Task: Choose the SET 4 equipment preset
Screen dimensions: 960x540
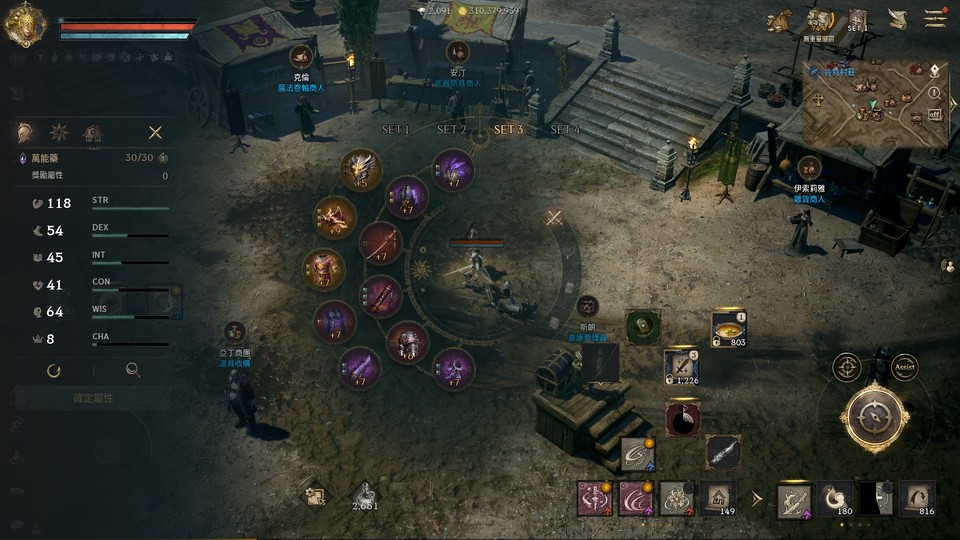Action: [565, 130]
